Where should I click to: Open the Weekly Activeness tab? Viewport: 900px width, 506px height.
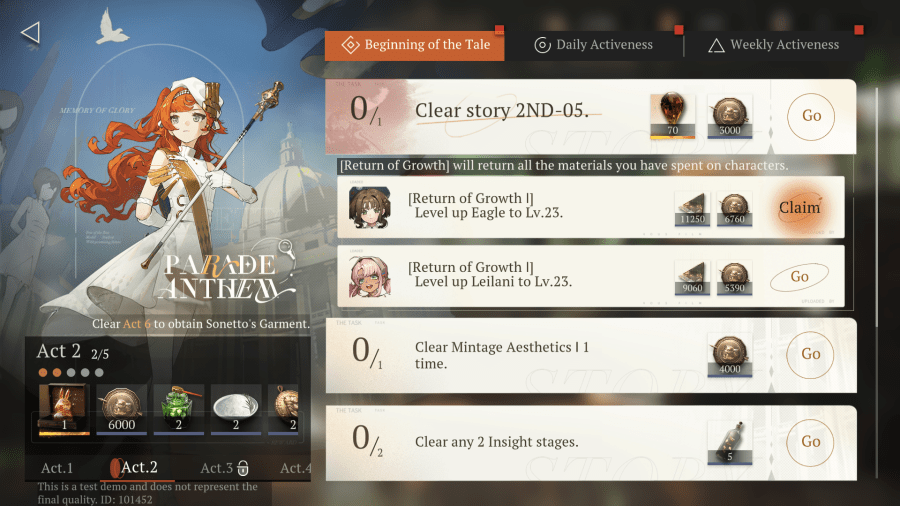(x=773, y=45)
